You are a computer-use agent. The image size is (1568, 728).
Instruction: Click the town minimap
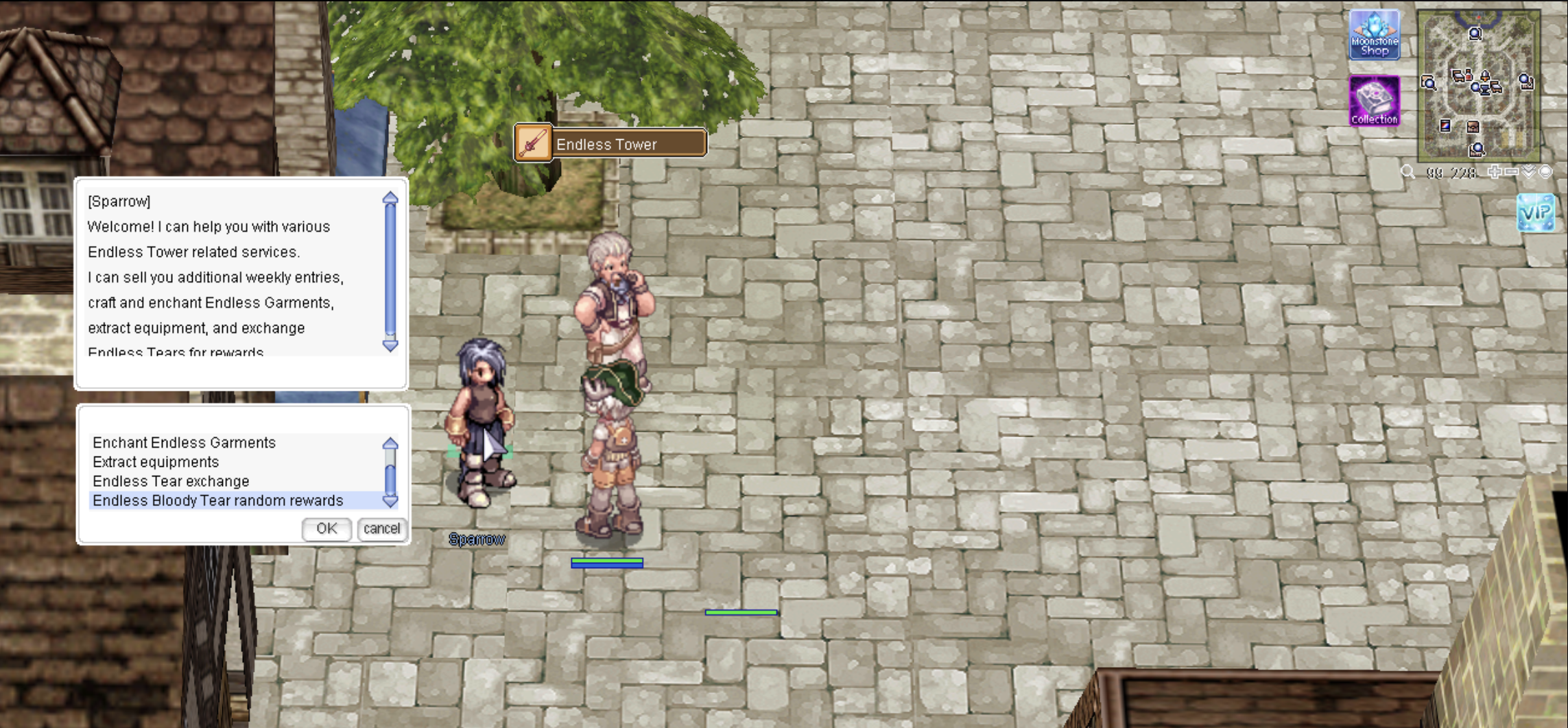pos(1478,86)
